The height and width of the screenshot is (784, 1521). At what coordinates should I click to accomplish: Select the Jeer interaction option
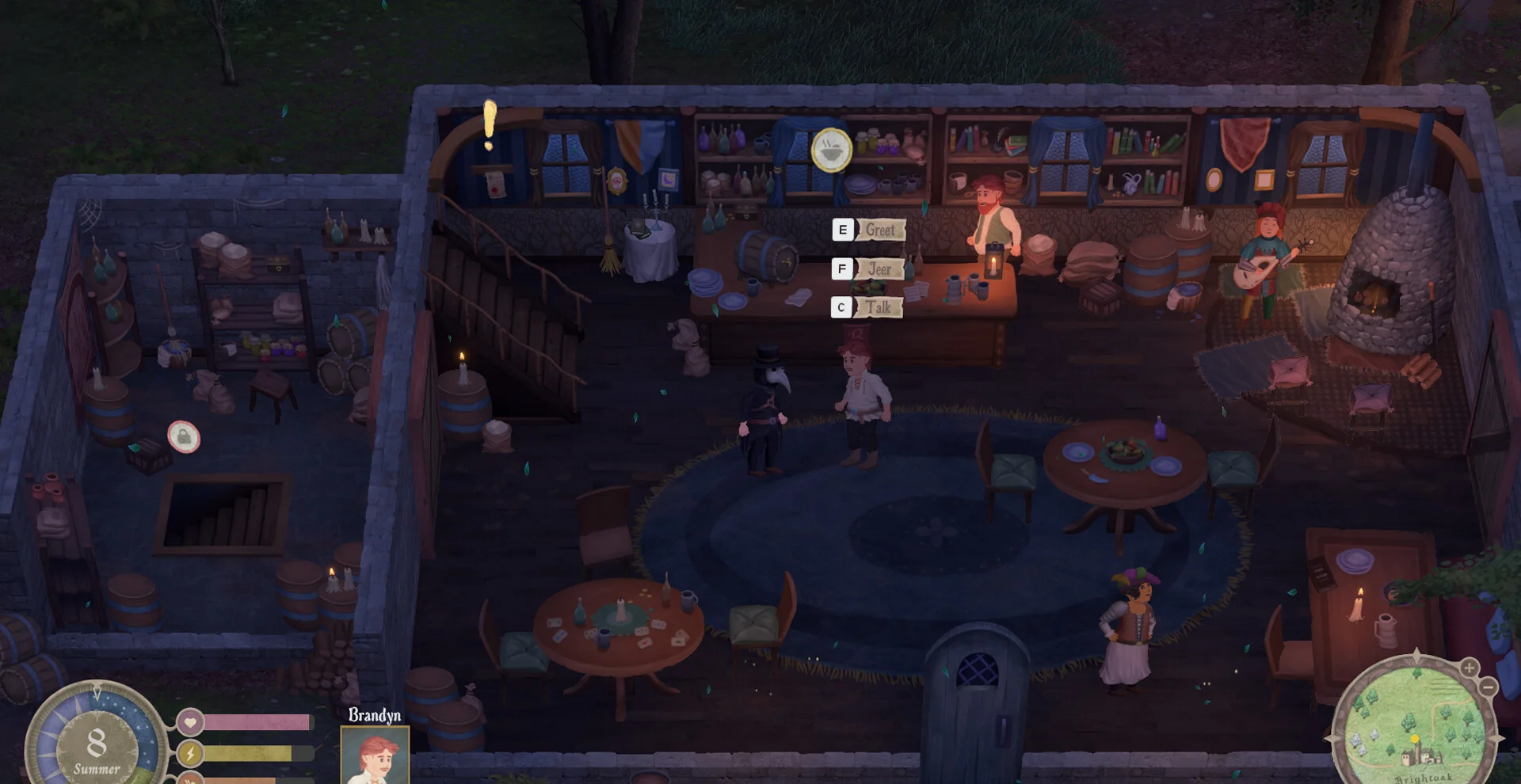pos(870,269)
